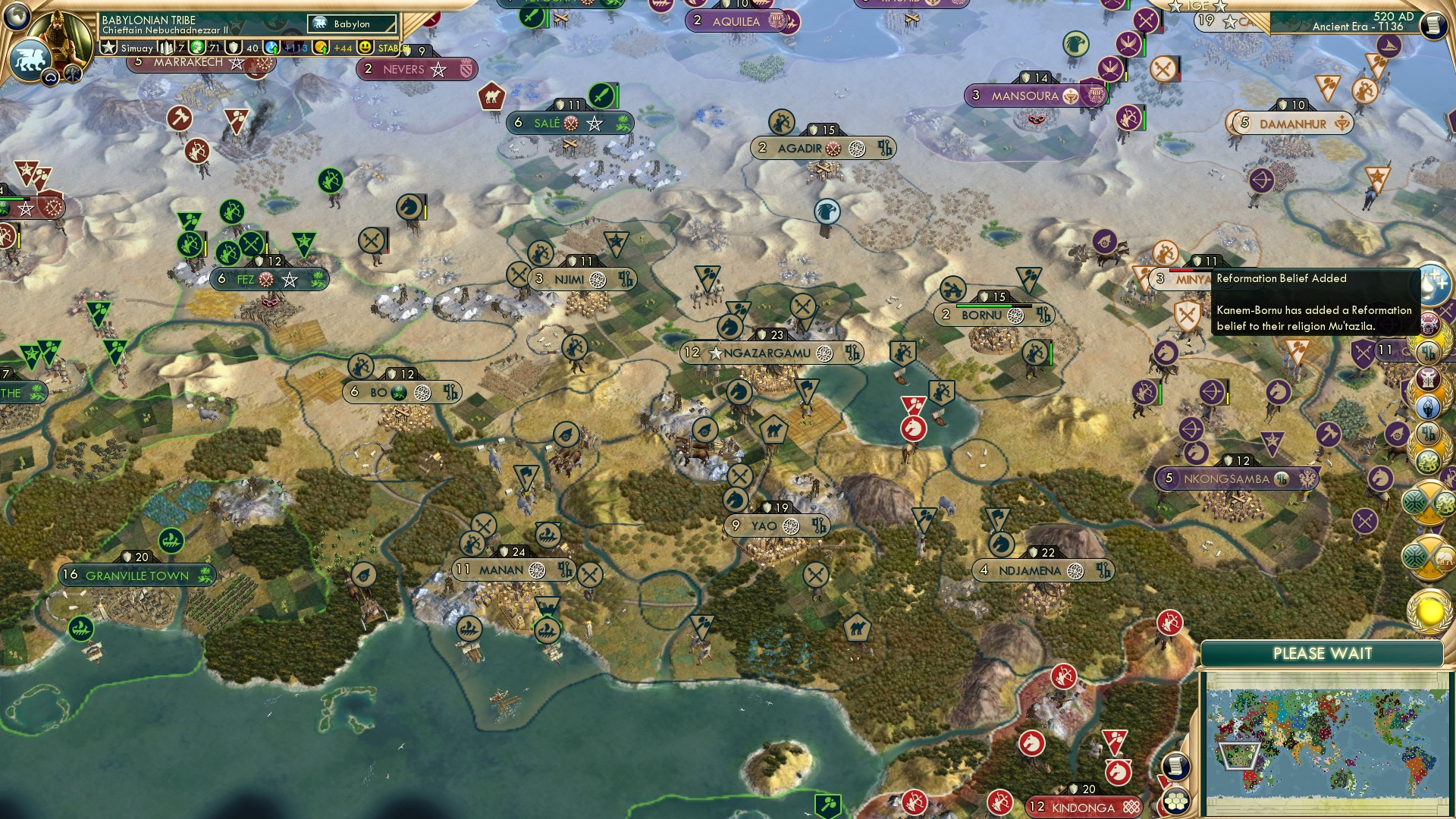
Task: Open the treasury via the +44 gold indicator
Action: coord(341,49)
